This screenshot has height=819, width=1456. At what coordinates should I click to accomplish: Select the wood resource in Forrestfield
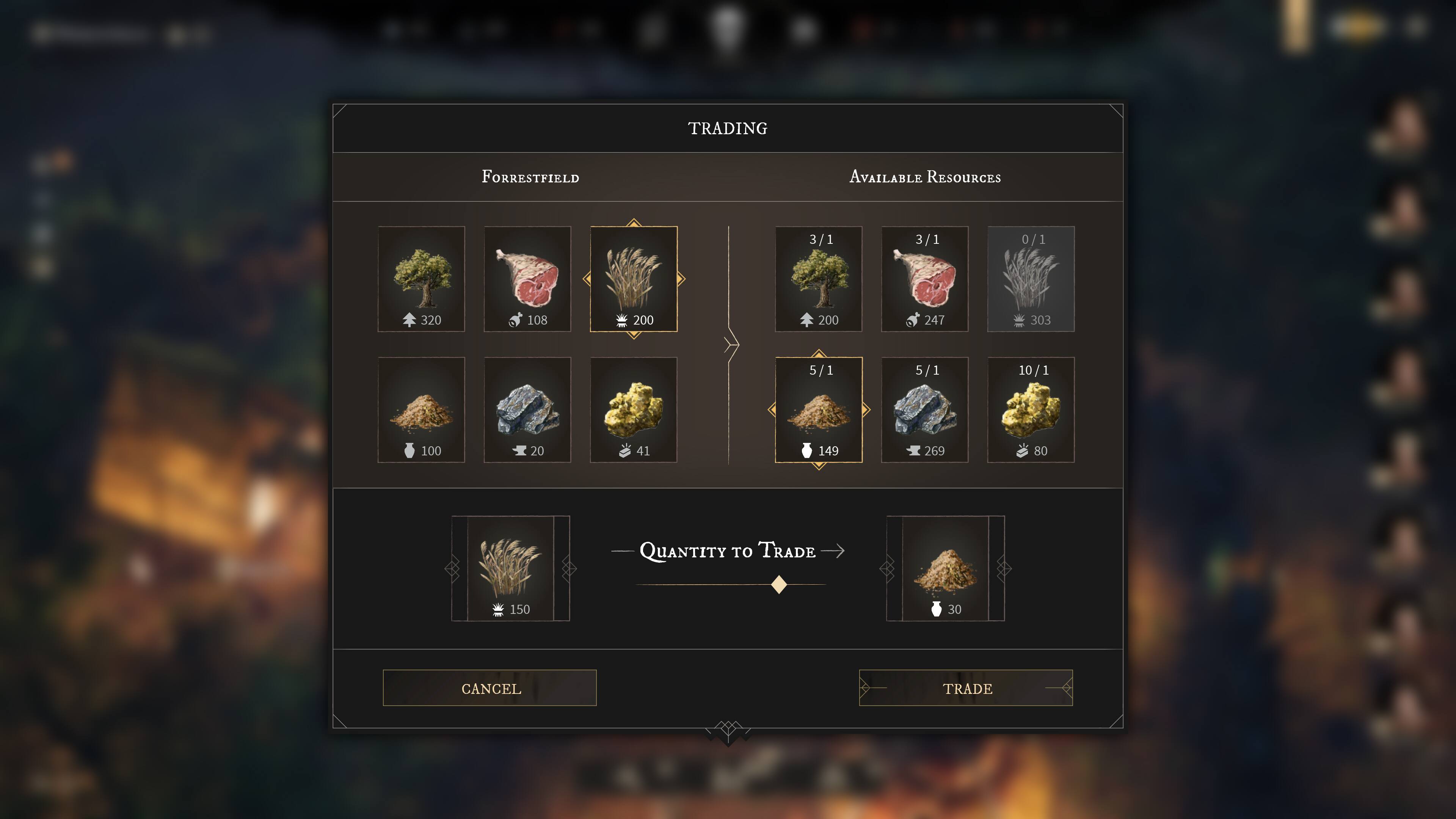(x=420, y=278)
